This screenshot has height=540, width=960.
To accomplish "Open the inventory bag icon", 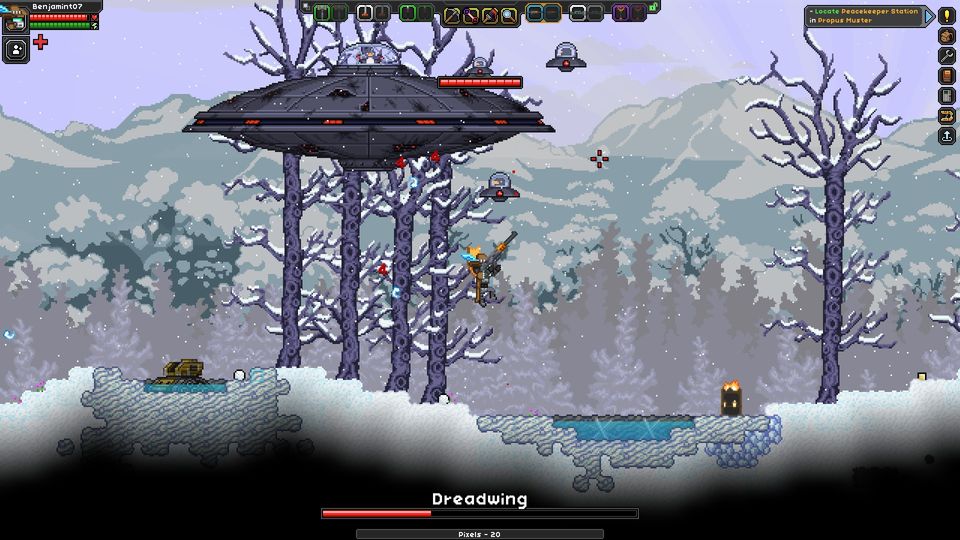I will [x=946, y=36].
